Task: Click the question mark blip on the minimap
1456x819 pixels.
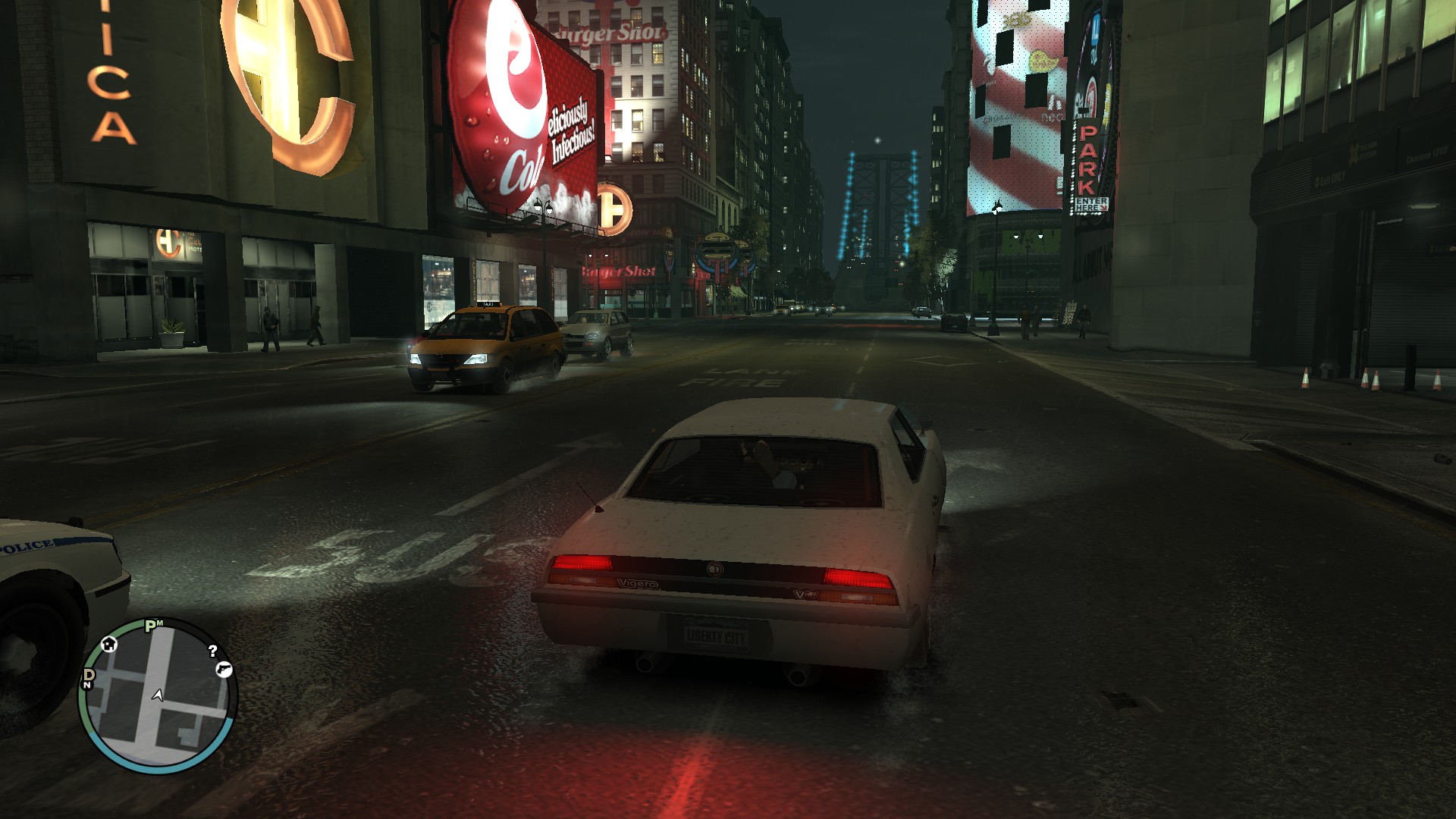Action: coord(213,650)
